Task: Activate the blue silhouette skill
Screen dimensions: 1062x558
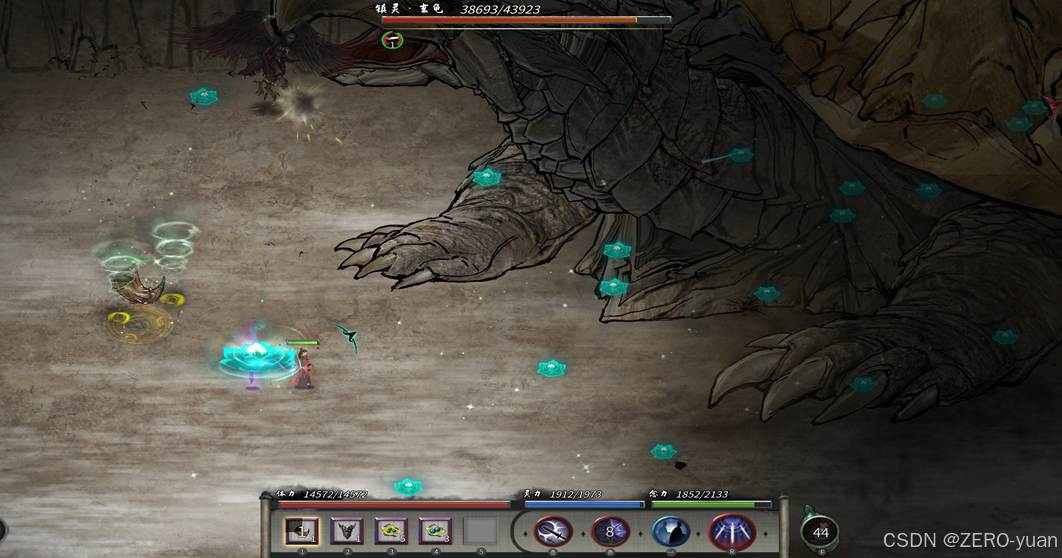Action: click(670, 532)
